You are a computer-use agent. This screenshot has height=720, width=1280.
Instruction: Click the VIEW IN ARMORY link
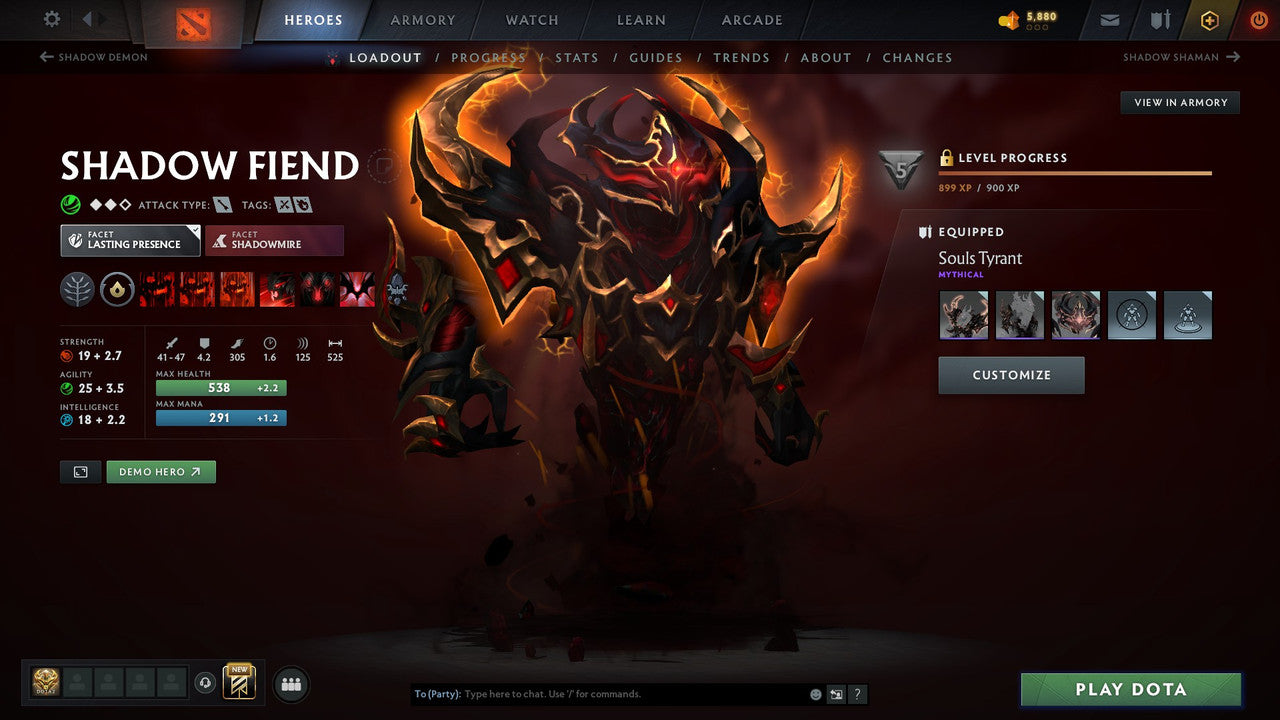[x=1179, y=102]
